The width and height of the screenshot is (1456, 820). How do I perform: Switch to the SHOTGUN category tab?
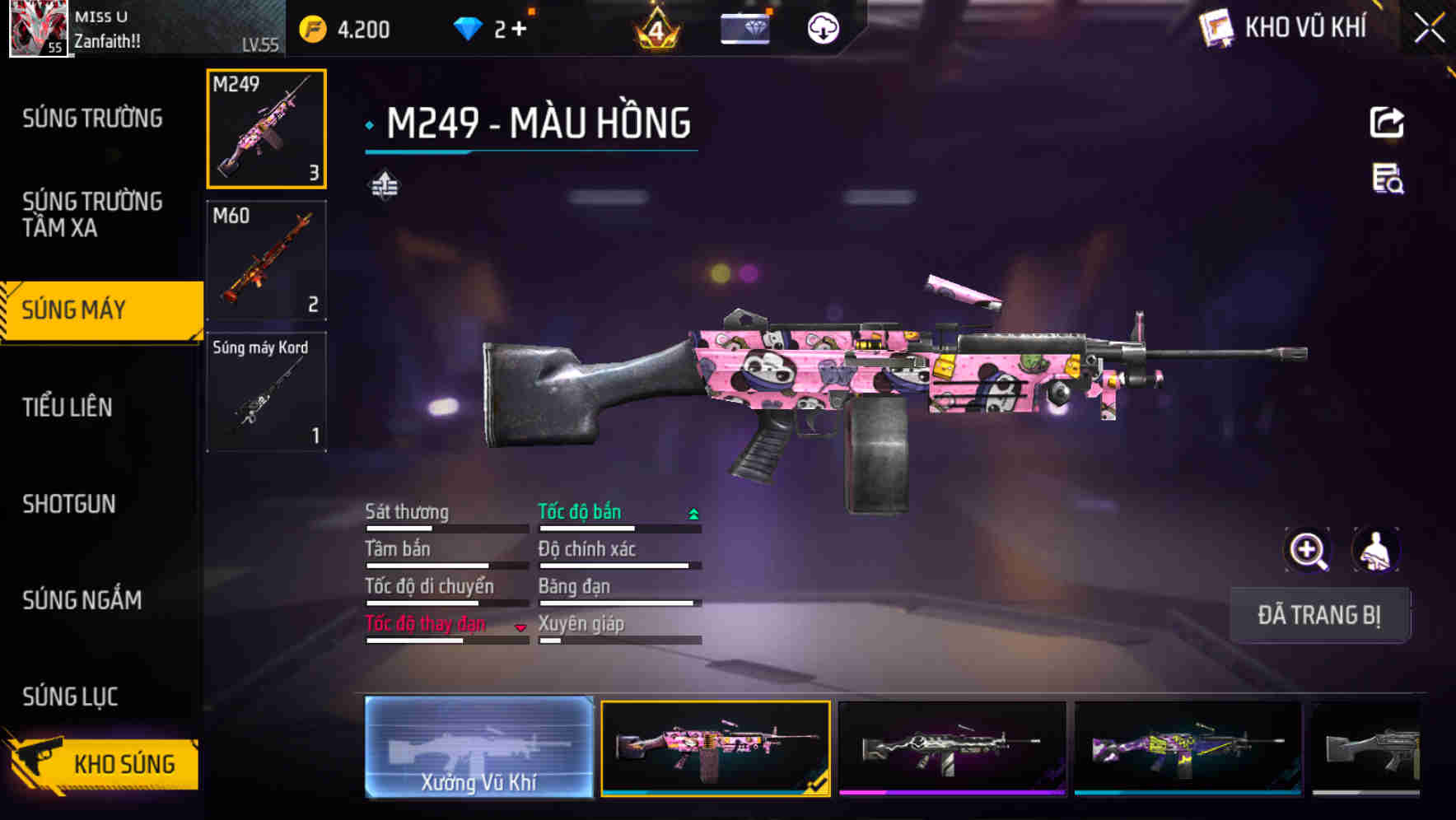click(x=70, y=504)
